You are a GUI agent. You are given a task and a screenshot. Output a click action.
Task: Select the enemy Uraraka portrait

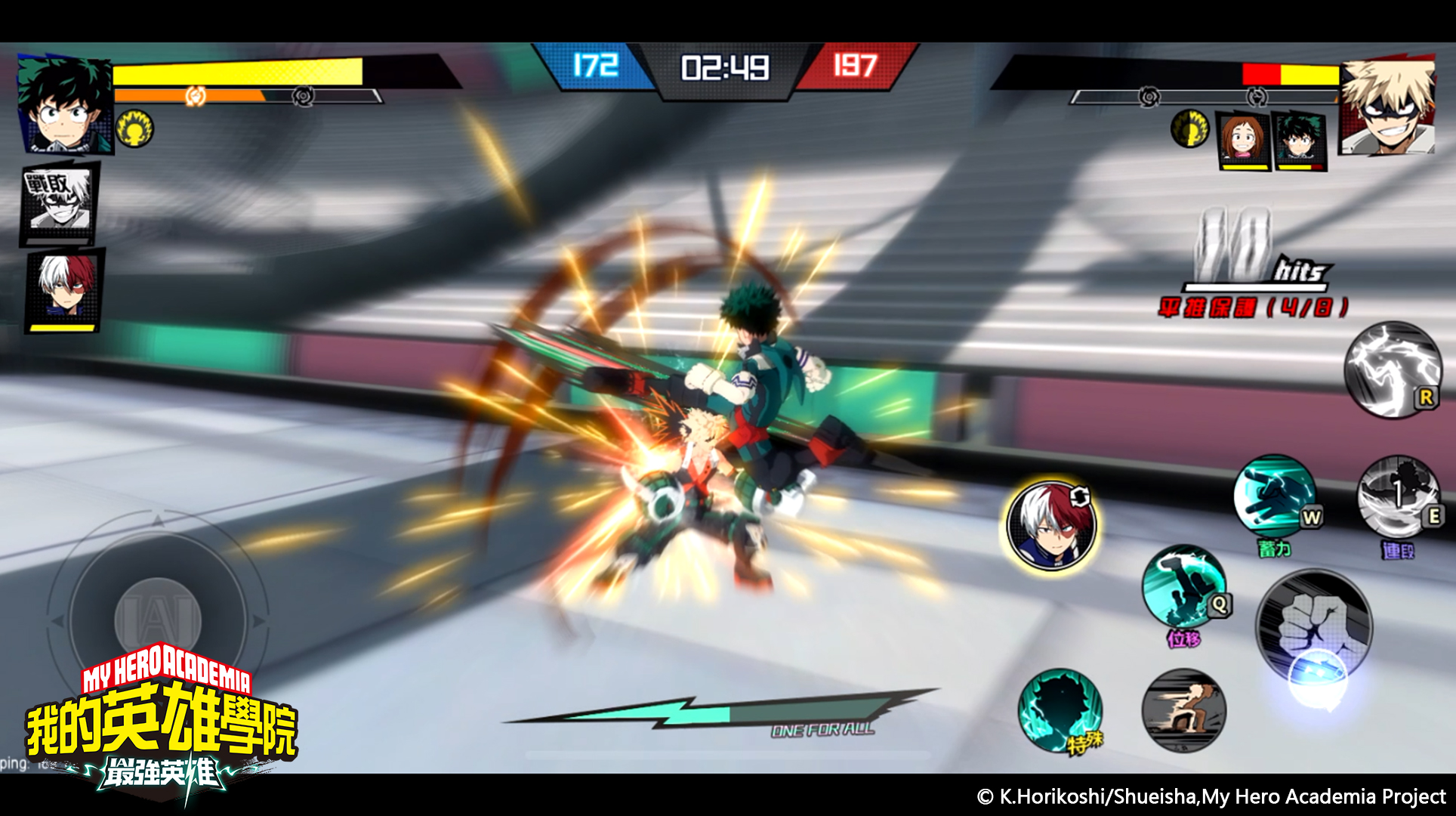1242,141
